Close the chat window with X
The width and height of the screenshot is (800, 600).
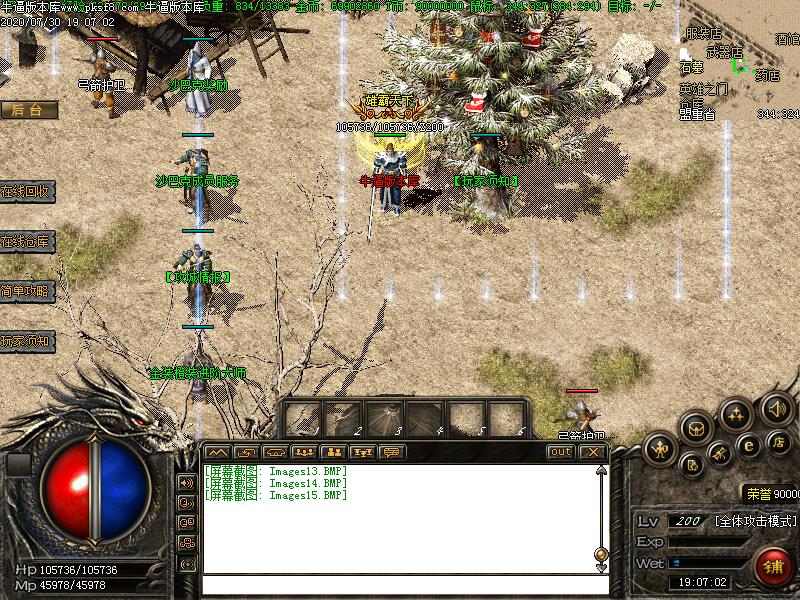tap(593, 452)
